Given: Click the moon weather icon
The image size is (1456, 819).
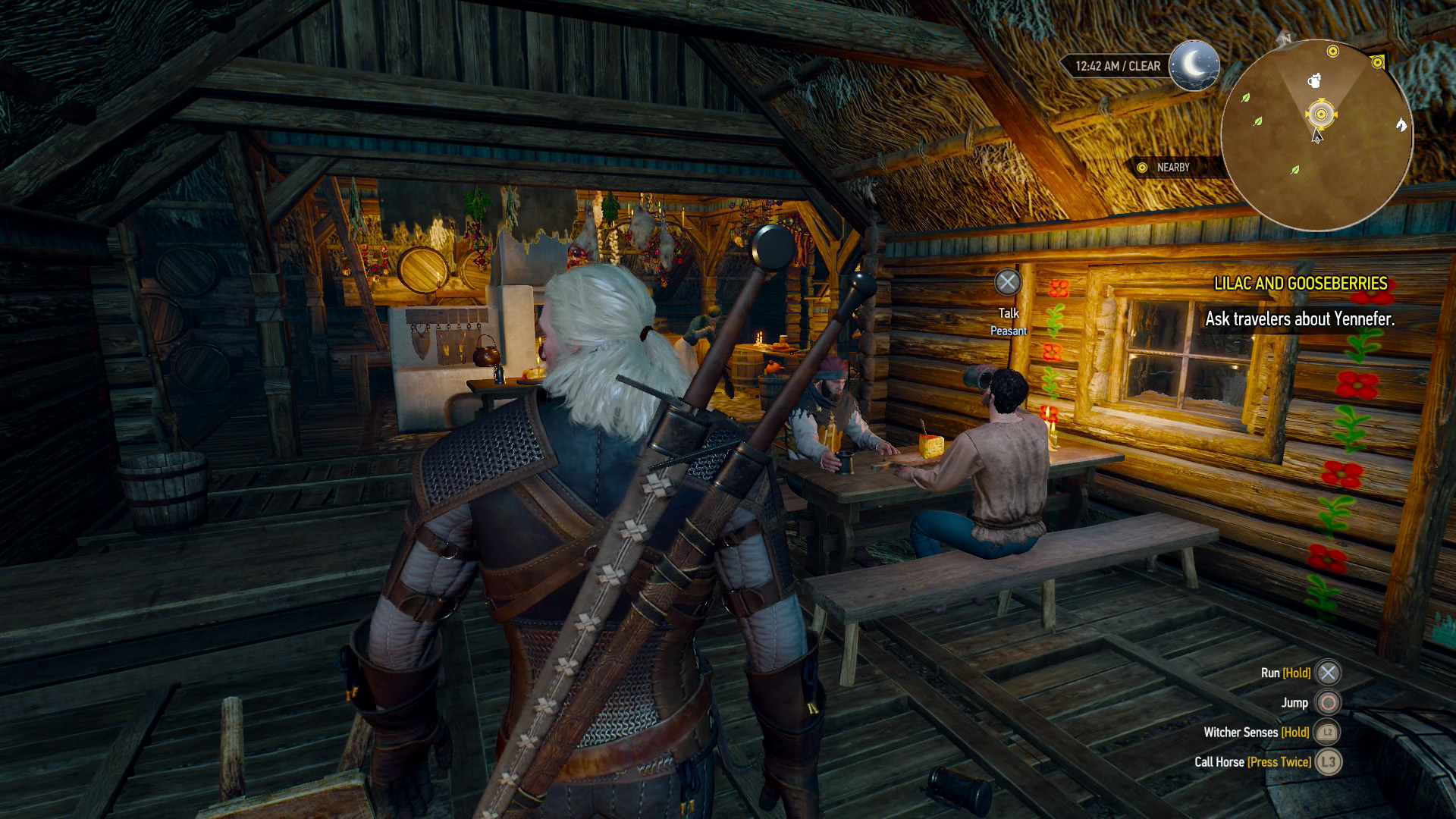Looking at the screenshot, I should (x=1194, y=66).
